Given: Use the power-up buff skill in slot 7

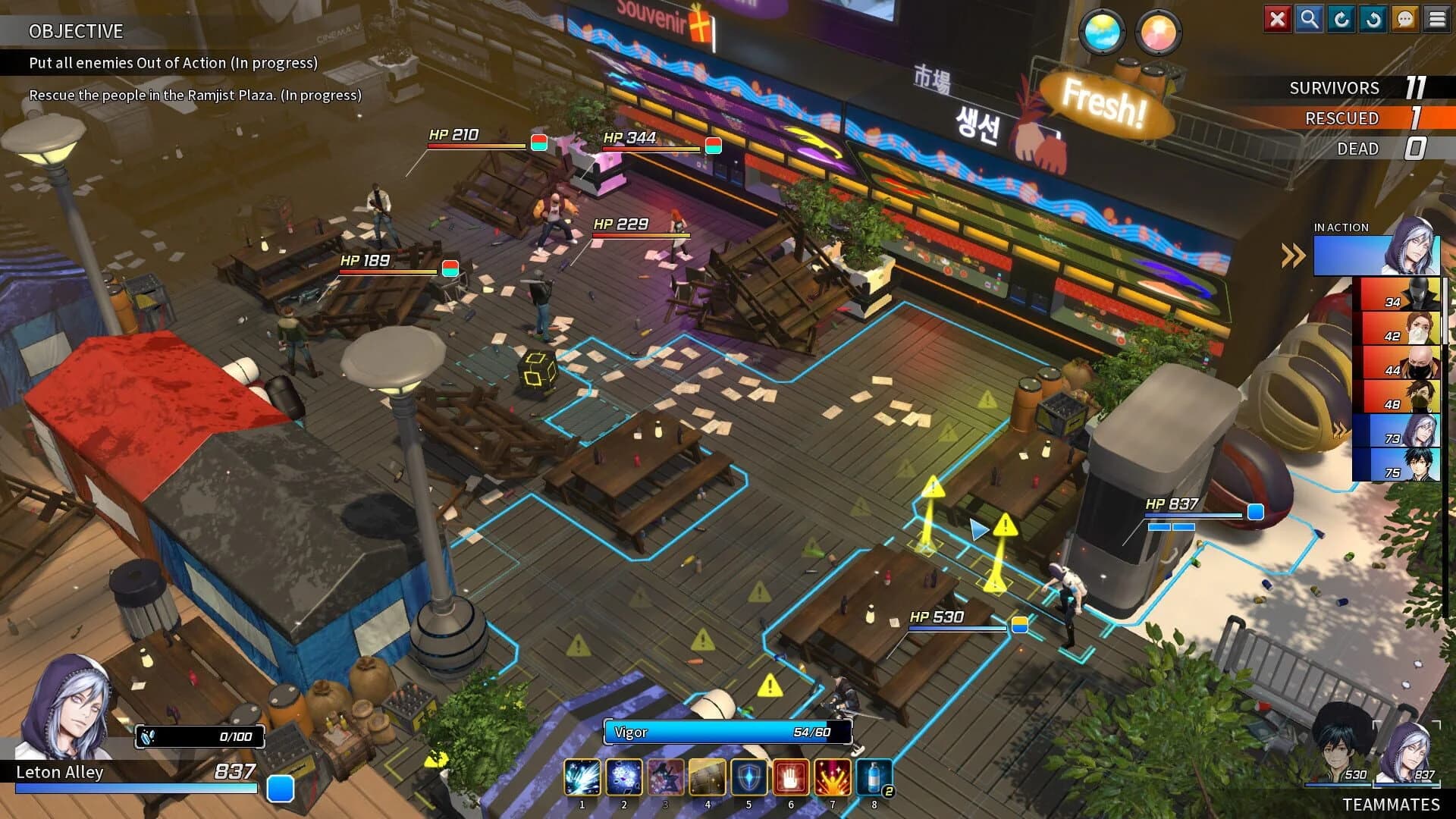Looking at the screenshot, I should pyautogui.click(x=833, y=777).
